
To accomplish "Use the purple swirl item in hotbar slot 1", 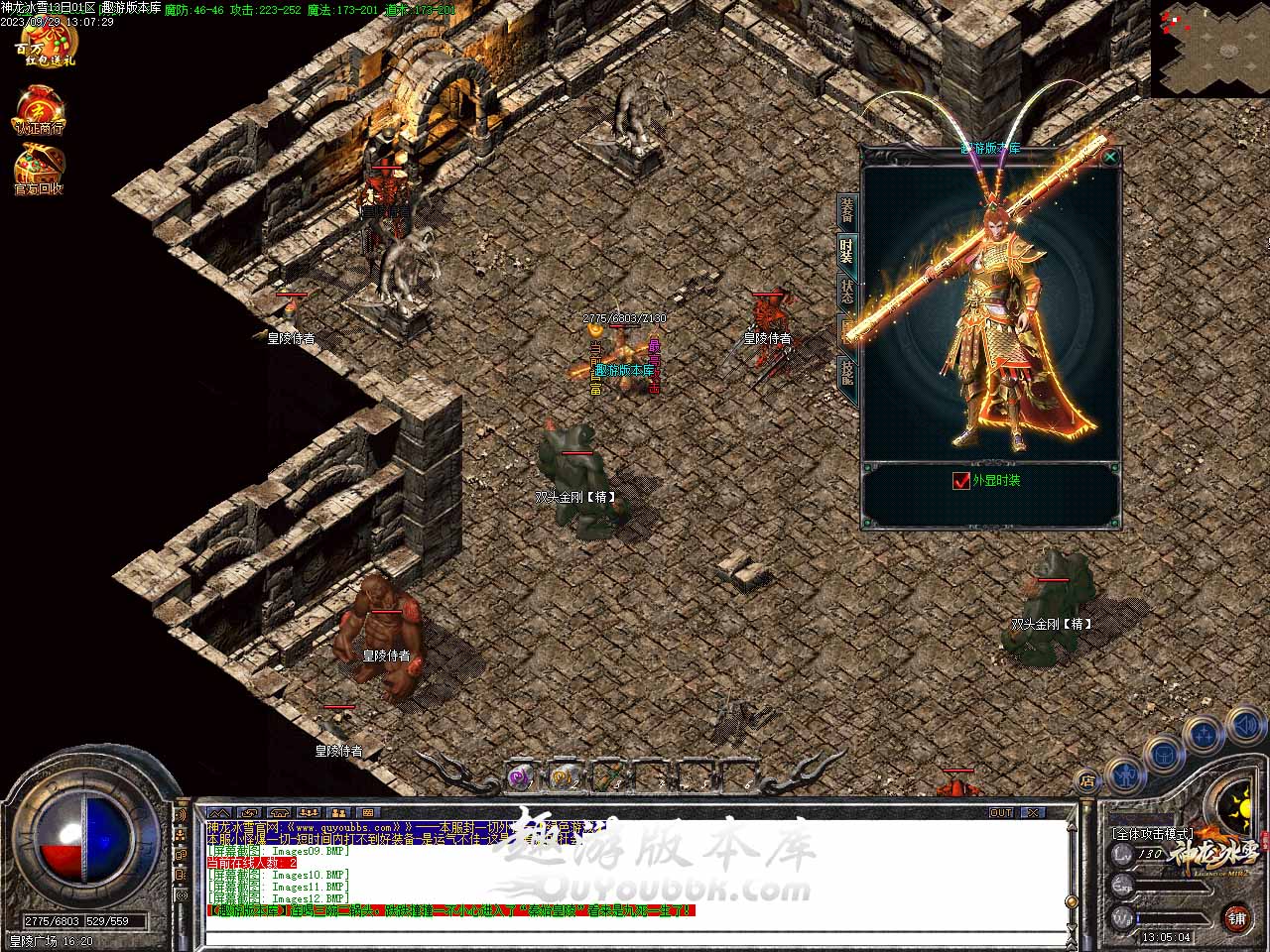I will tap(521, 777).
